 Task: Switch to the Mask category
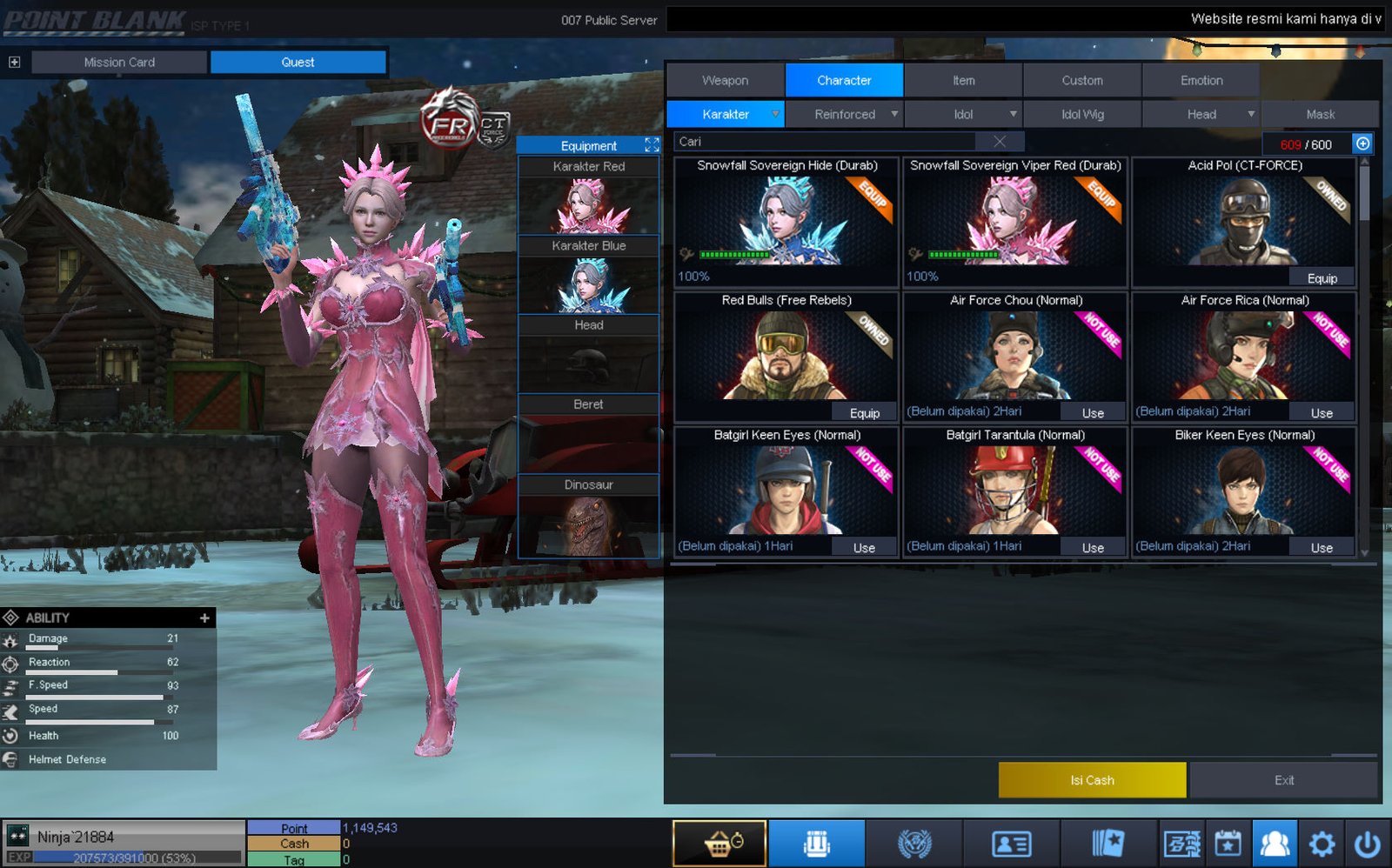(1320, 114)
